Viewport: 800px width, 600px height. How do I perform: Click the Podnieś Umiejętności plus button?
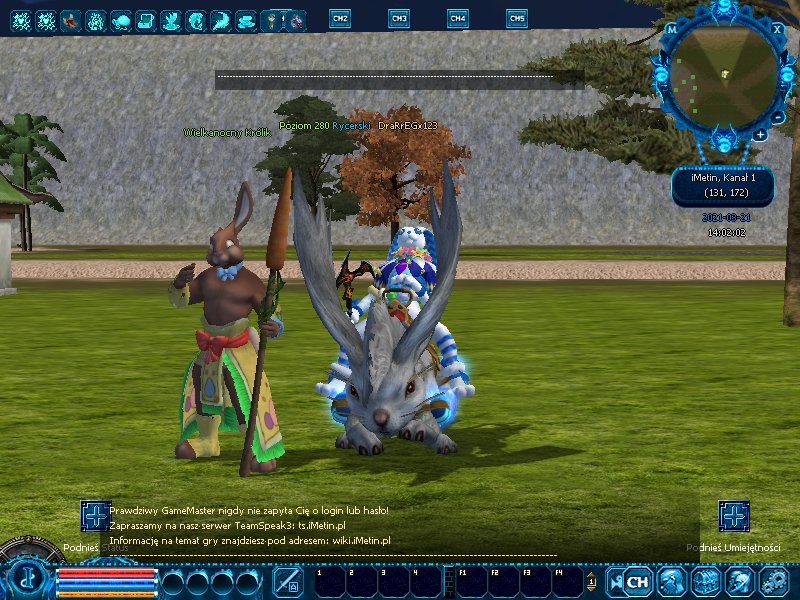[734, 516]
